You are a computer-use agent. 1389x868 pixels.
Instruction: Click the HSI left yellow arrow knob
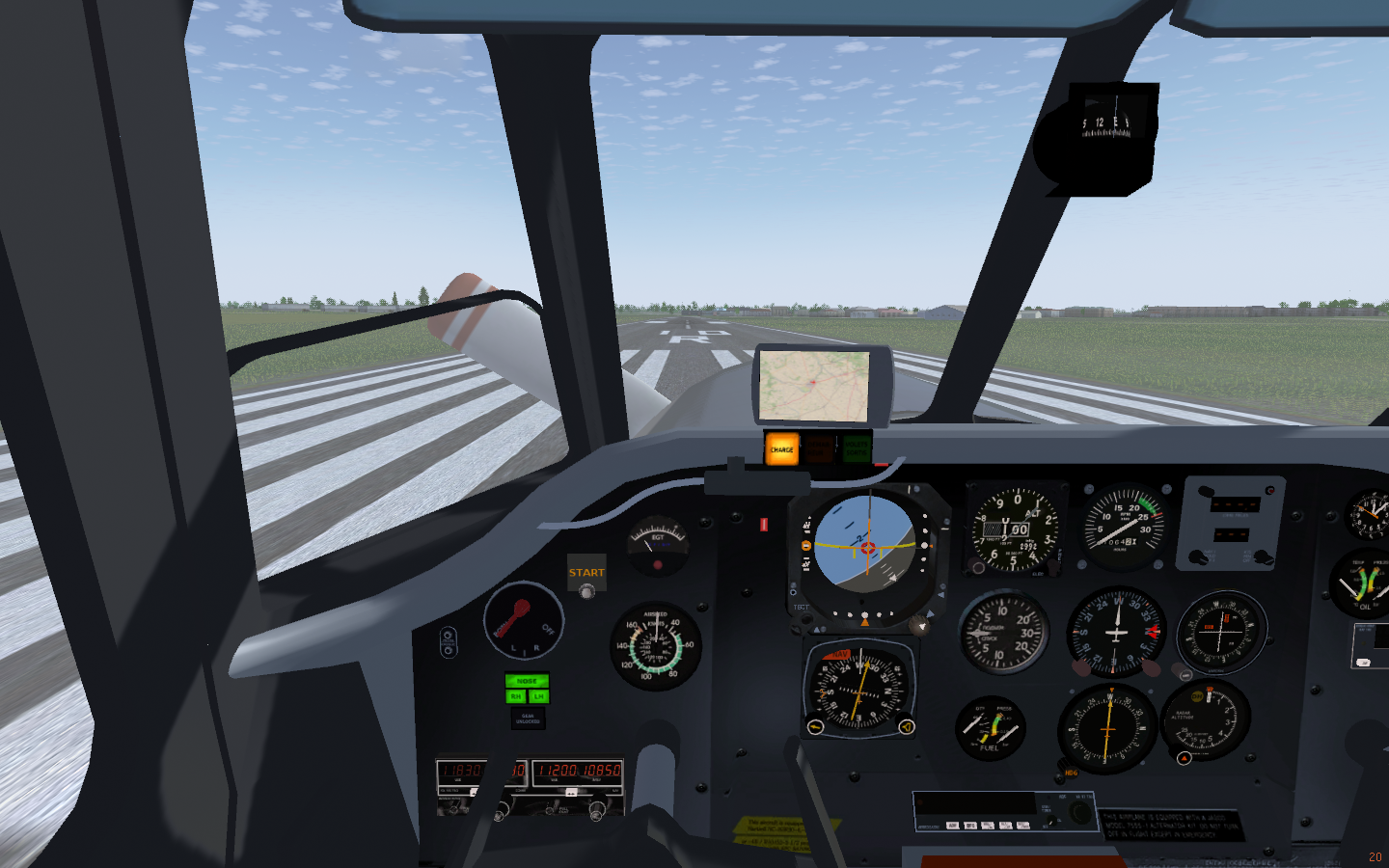816,726
